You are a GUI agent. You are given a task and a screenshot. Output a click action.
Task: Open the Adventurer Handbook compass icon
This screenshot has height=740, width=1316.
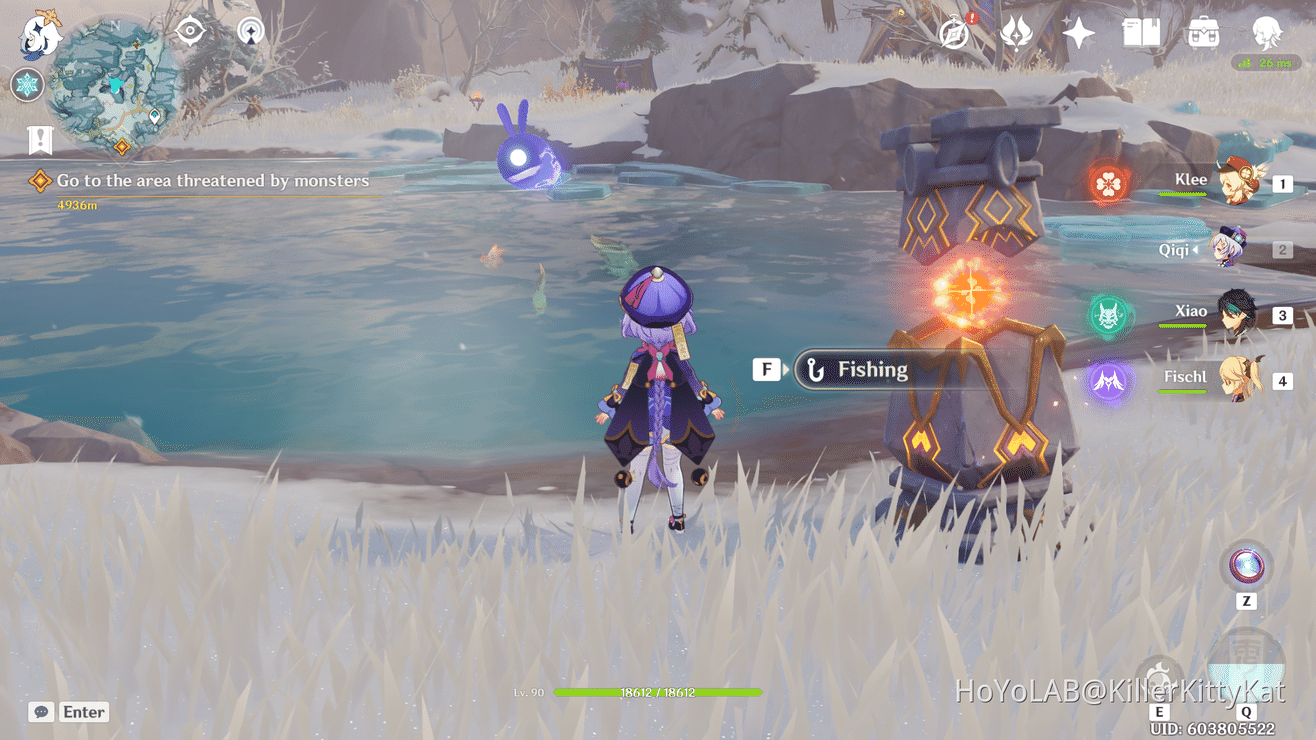coord(950,33)
